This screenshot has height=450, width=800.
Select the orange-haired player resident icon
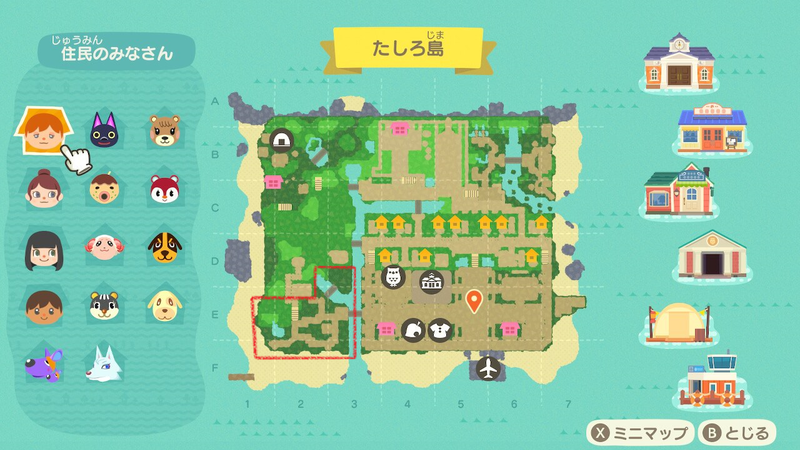(40, 131)
